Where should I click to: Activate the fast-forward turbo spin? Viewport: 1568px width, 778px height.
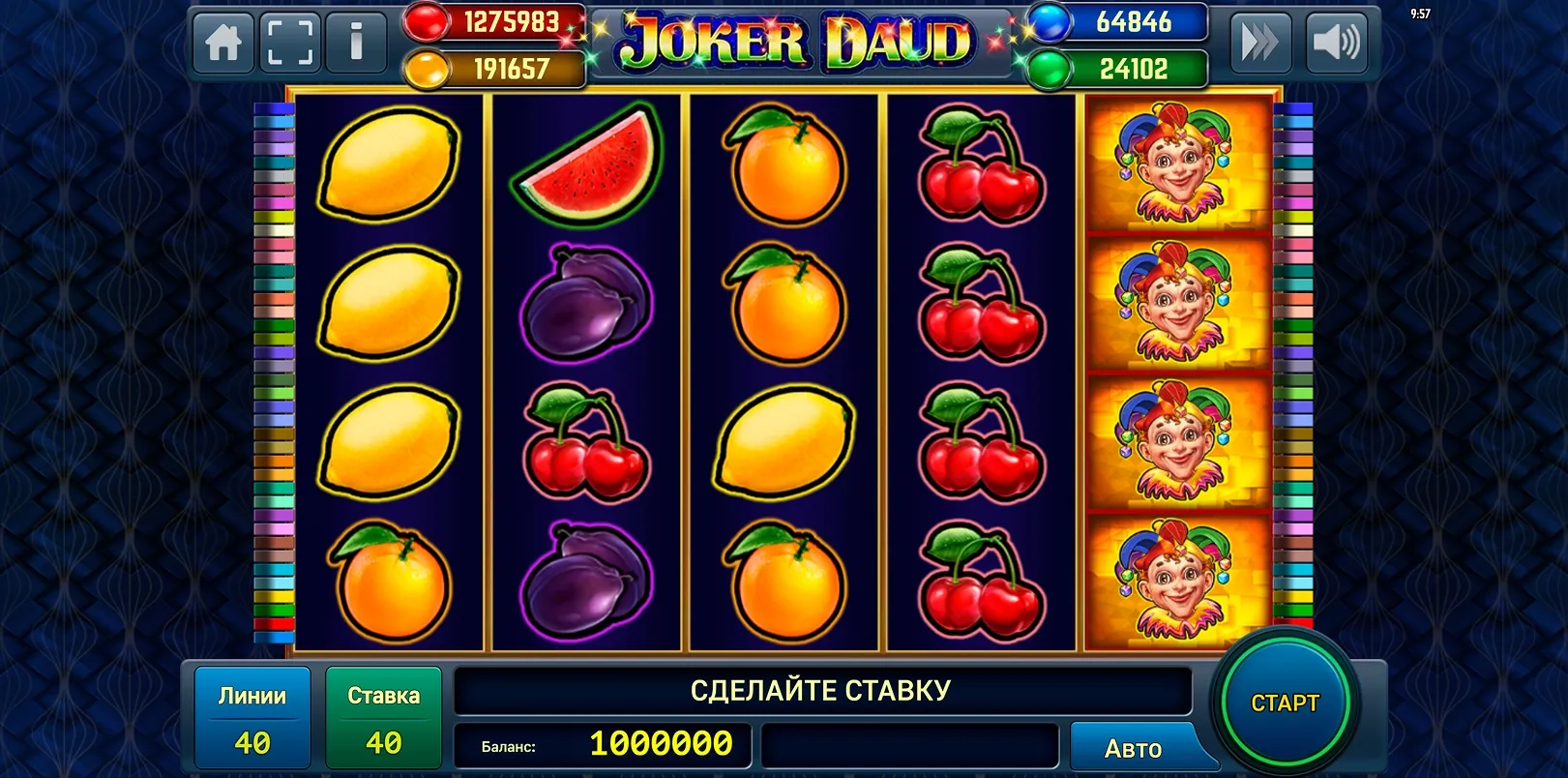tap(1259, 43)
